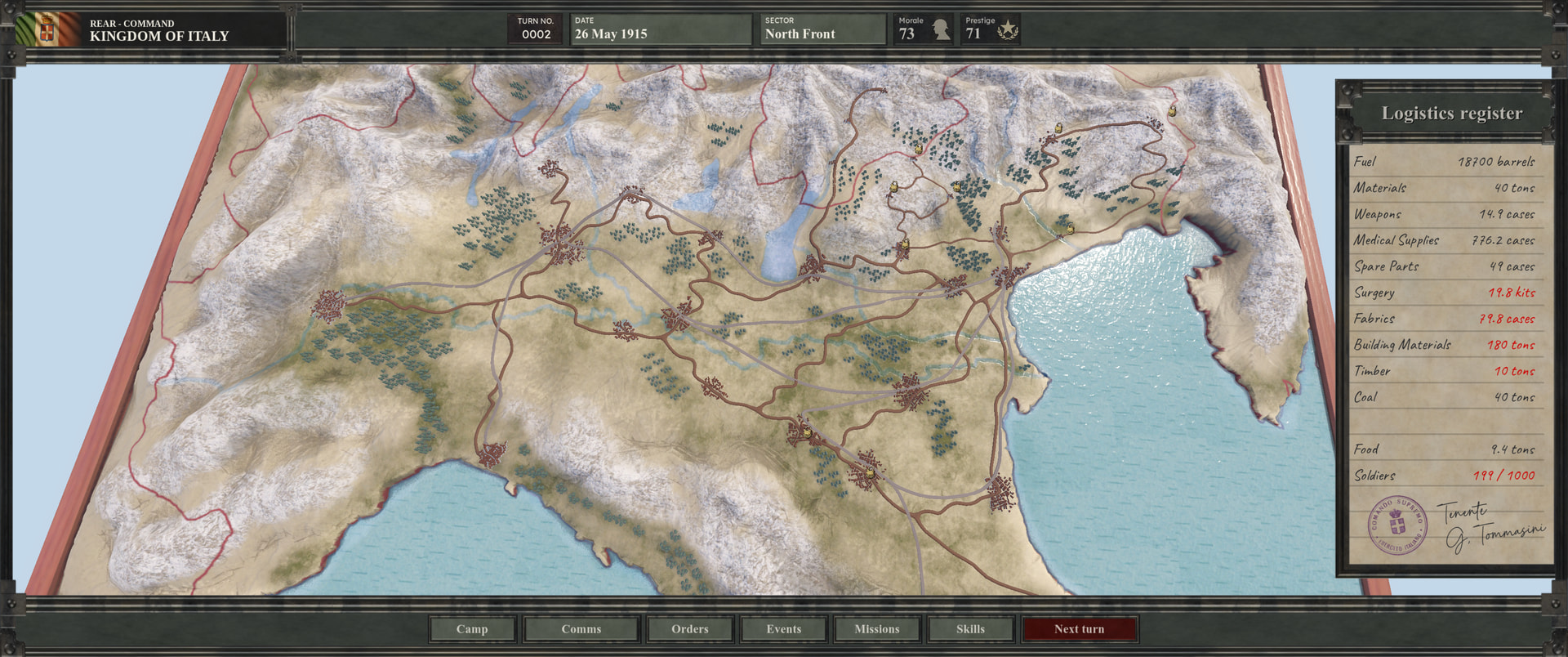Select the Soldiers row in the register
The image size is (1568, 657).
coord(1444,476)
